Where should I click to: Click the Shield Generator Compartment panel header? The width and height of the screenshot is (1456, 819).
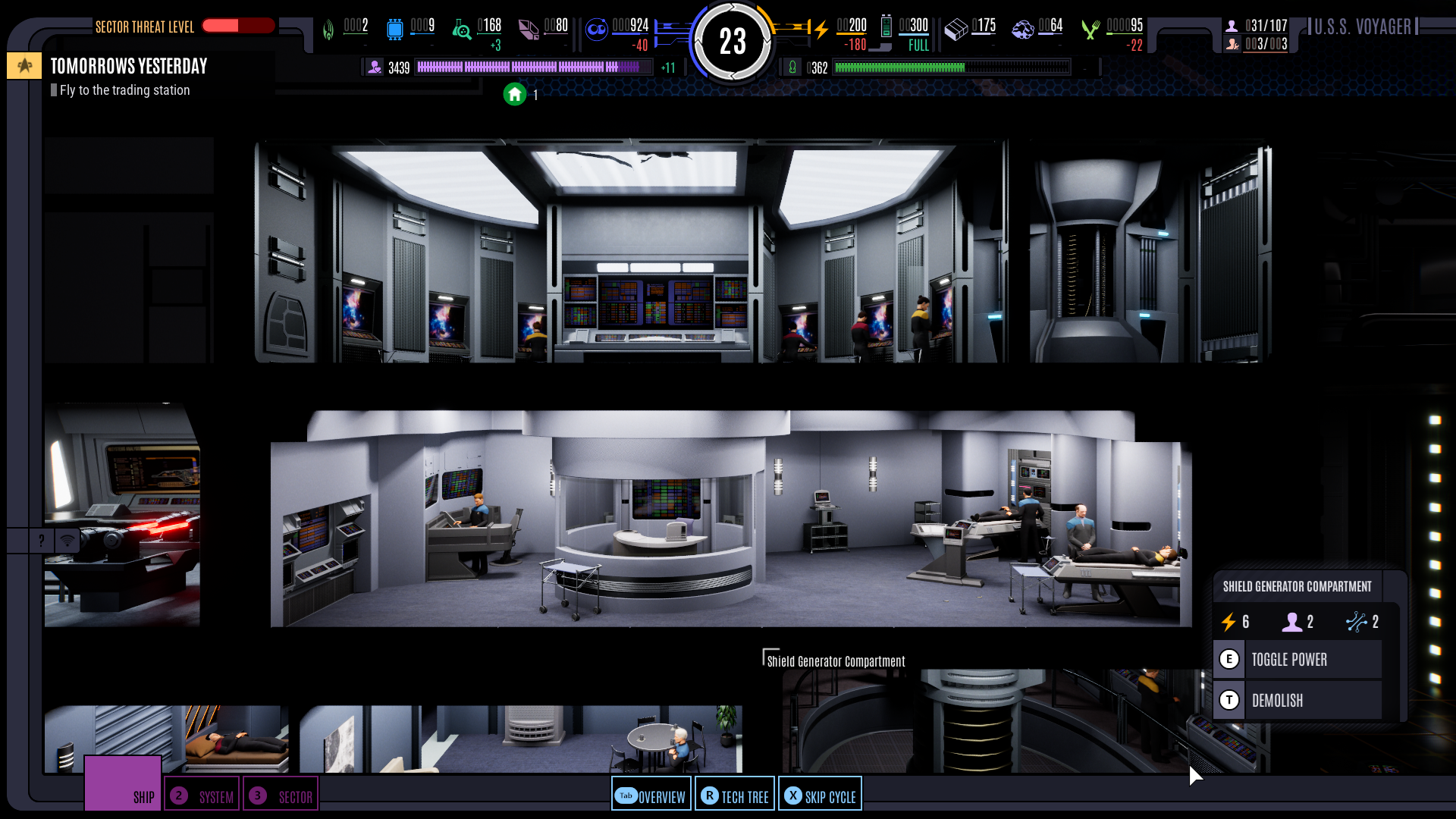(x=1298, y=586)
